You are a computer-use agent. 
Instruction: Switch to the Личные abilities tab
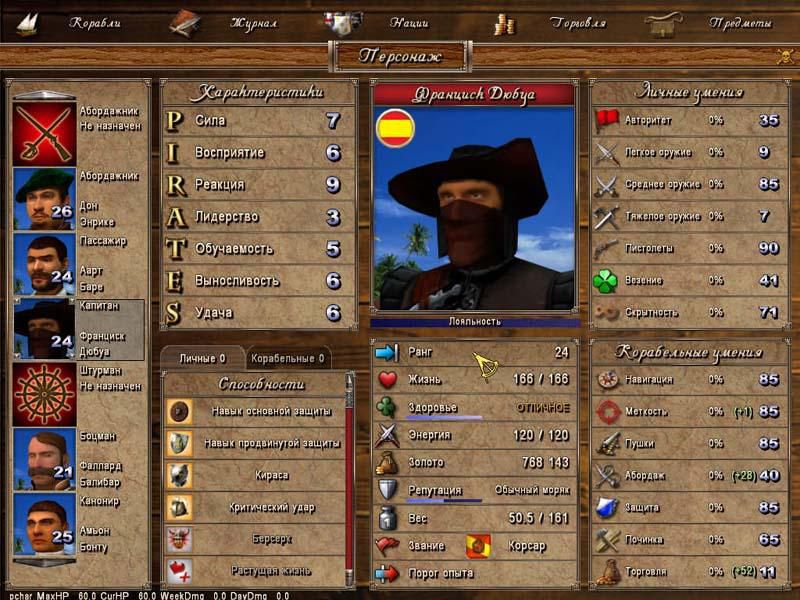[x=202, y=358]
